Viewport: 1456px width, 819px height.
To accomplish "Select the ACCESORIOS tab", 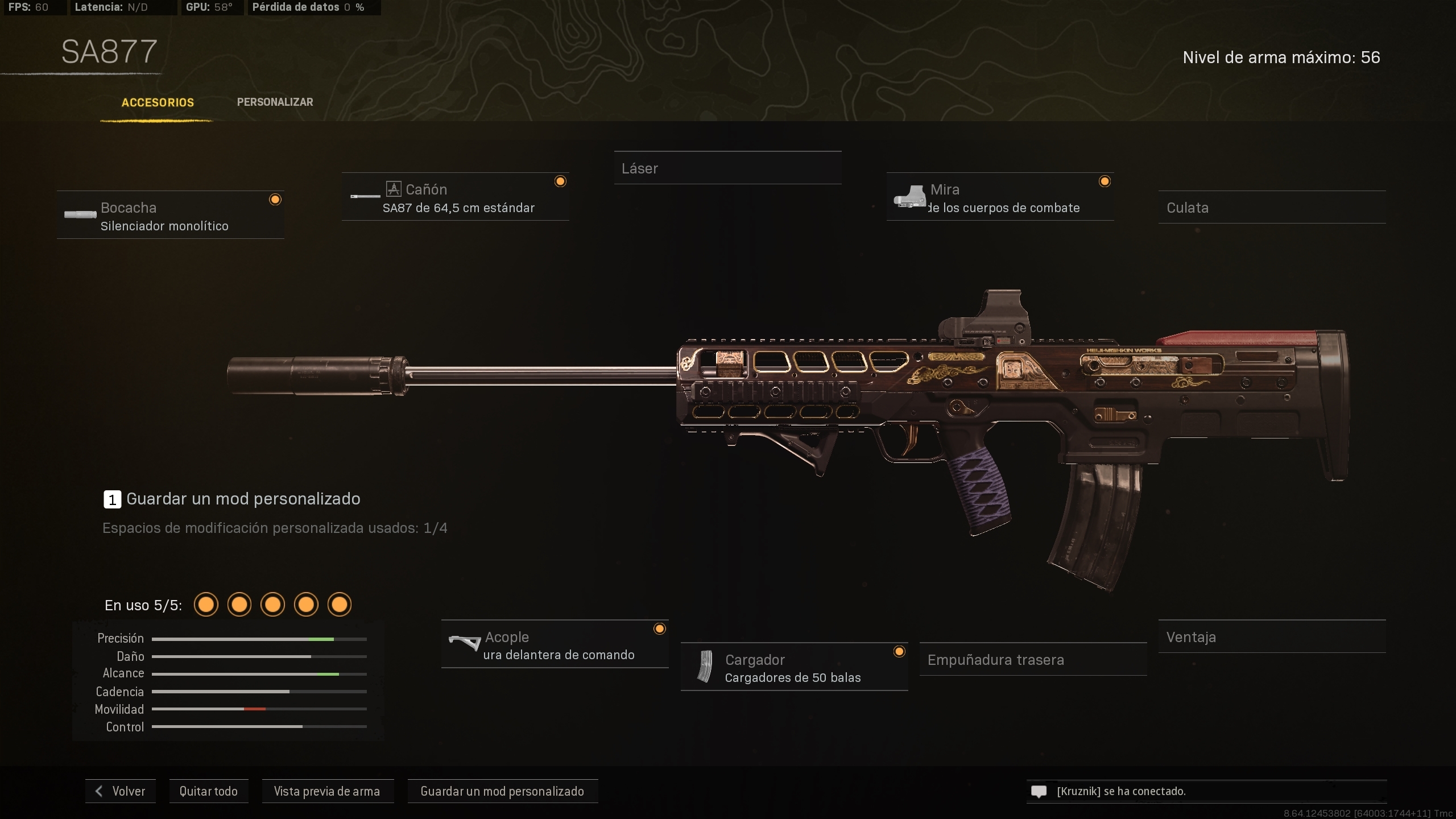I will (x=158, y=102).
